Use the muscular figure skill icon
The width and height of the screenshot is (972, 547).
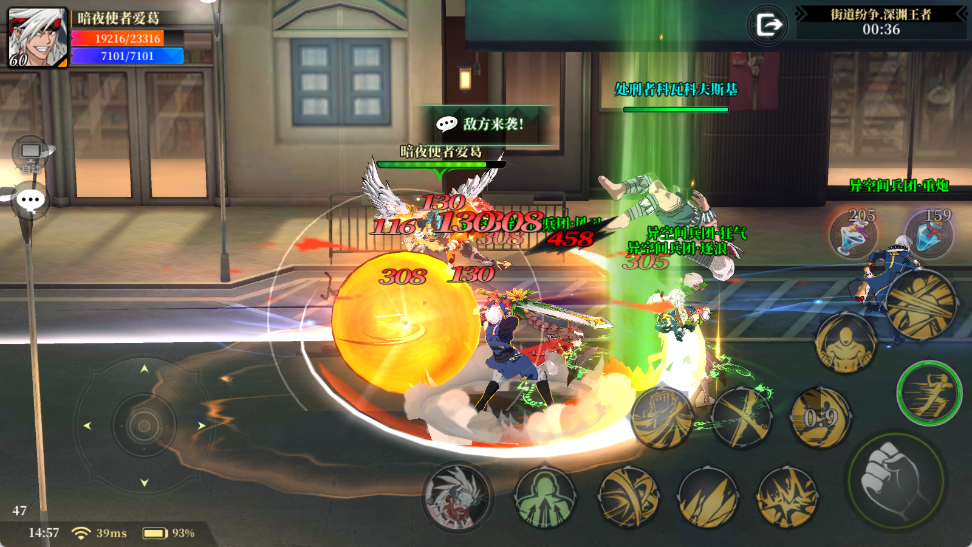click(845, 342)
